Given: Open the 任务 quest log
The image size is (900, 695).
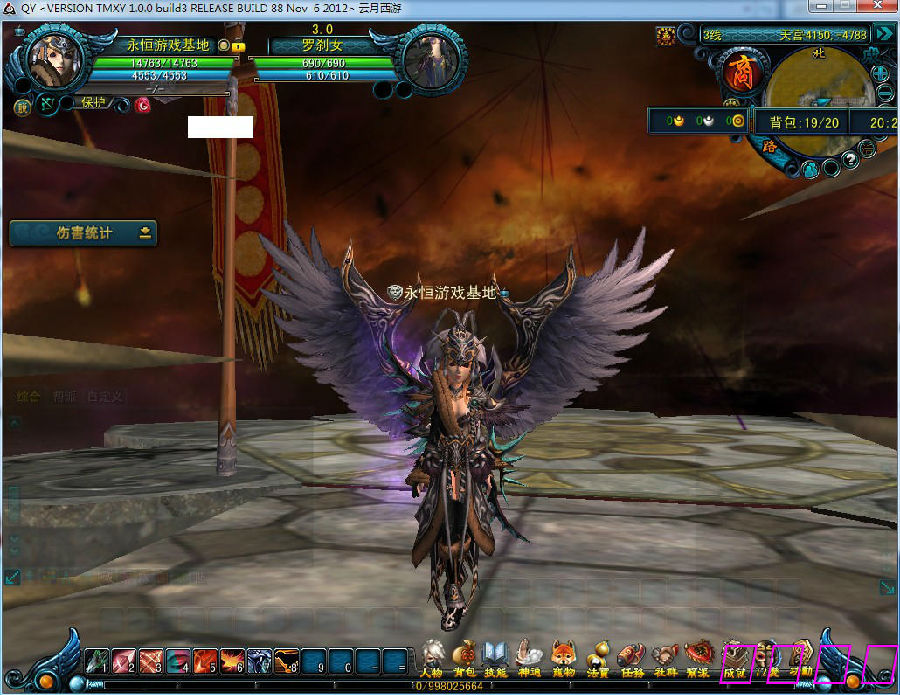Looking at the screenshot, I should point(631,656).
